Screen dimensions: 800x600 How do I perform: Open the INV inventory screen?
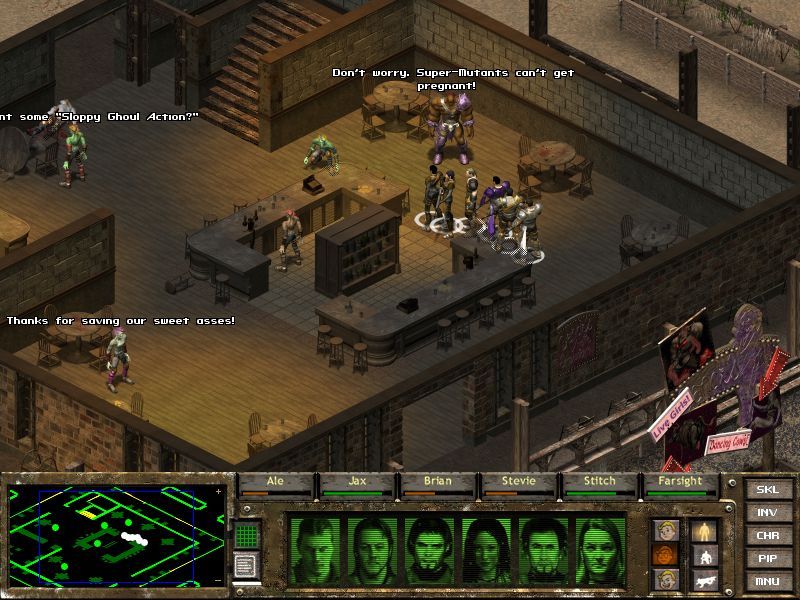[767, 513]
